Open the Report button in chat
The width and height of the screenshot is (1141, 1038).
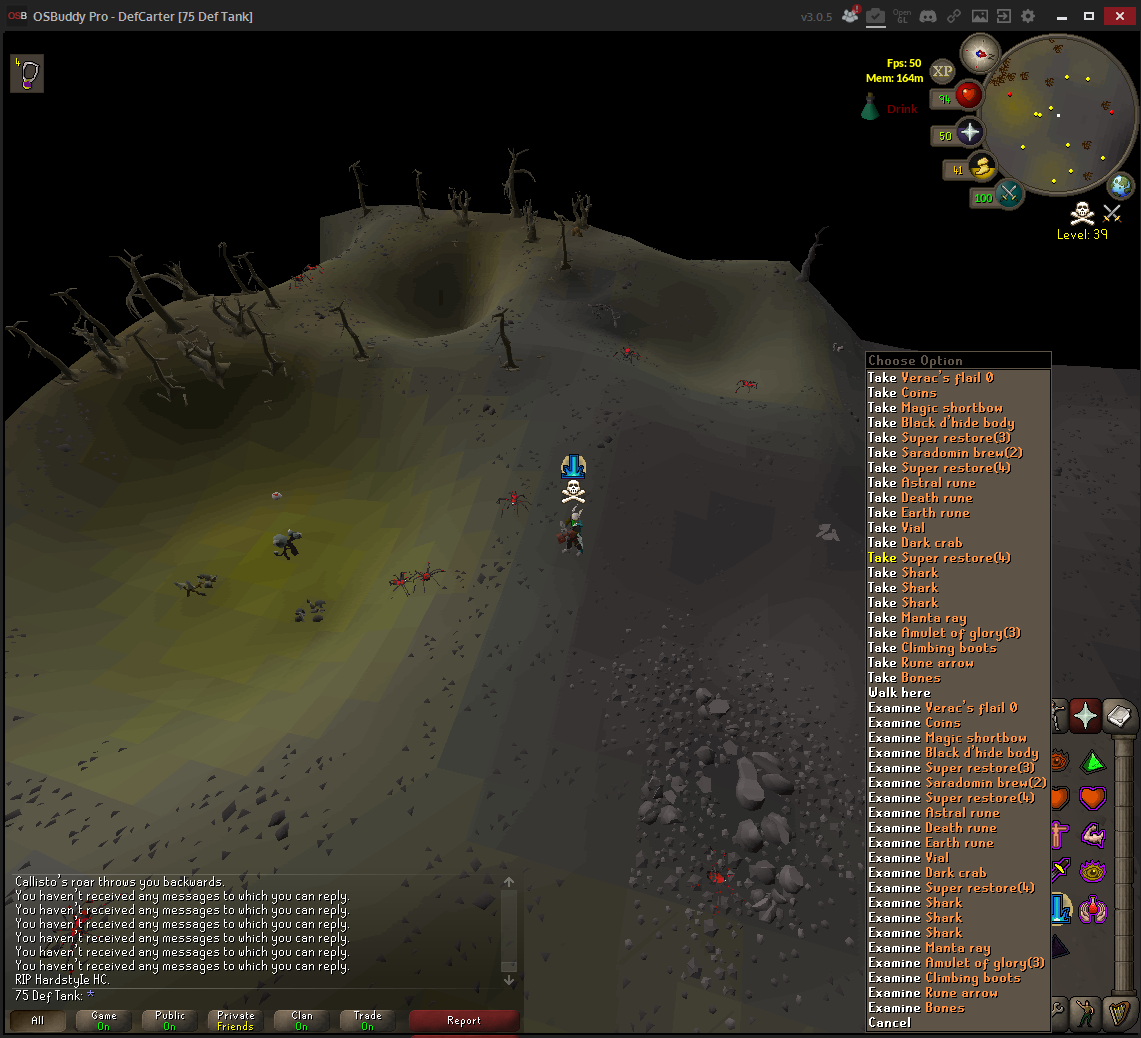coord(464,1021)
